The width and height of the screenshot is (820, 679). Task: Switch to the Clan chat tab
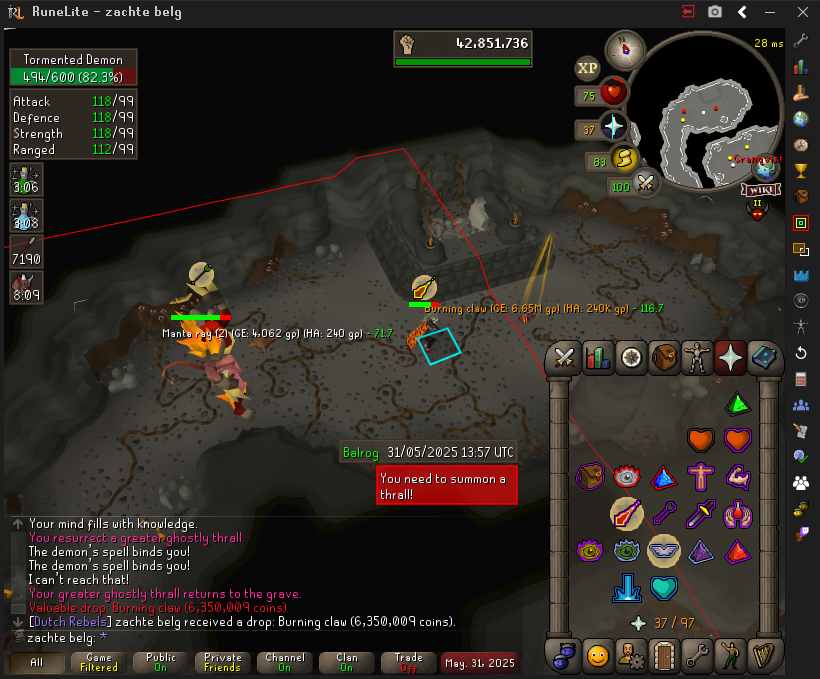[x=347, y=662]
